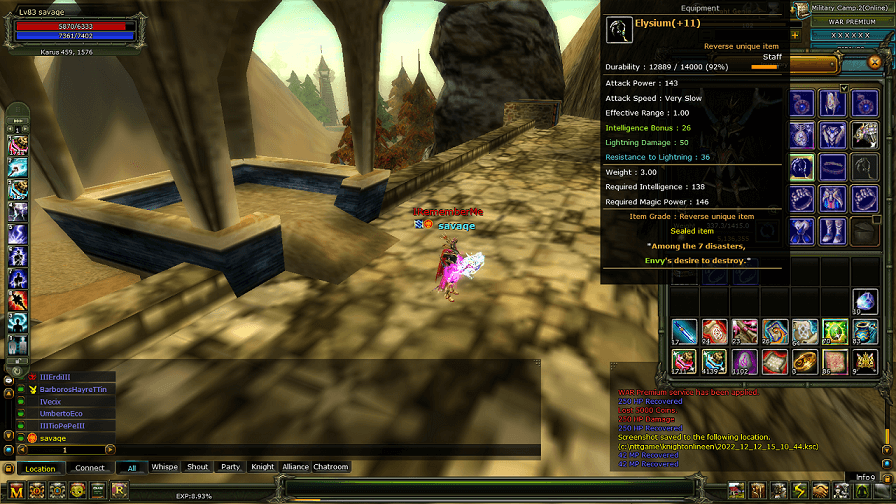
Task: Click the gold M menu icon
Action: [14, 490]
